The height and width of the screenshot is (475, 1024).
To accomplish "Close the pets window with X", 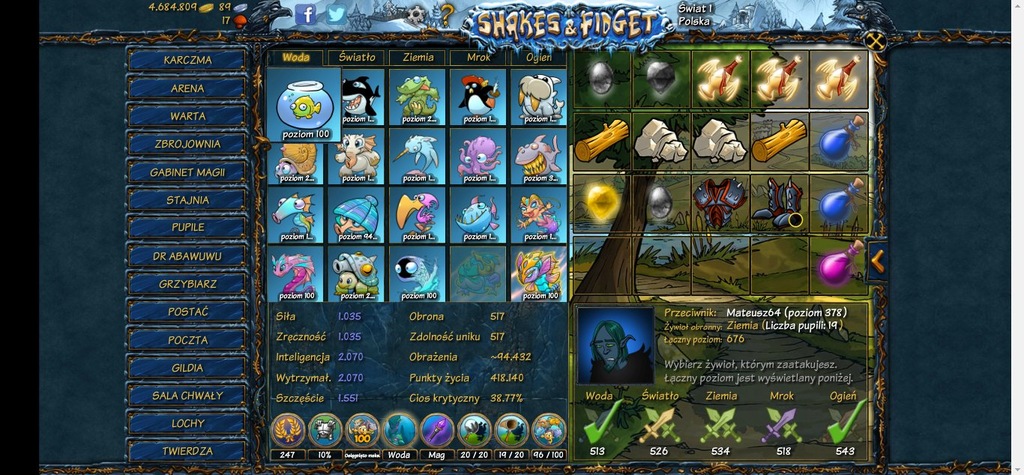I will (876, 41).
